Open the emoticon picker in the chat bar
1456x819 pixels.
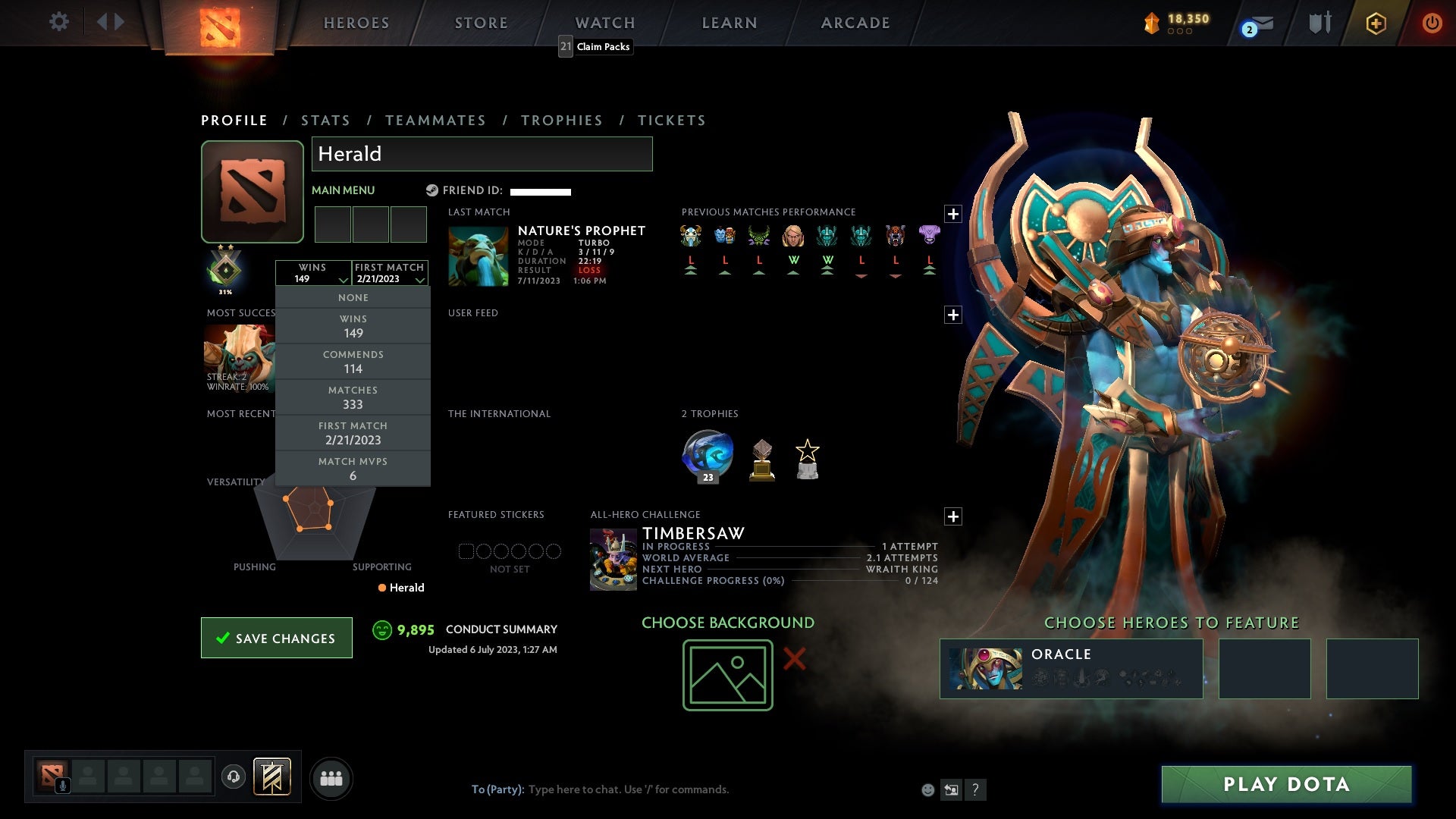click(x=927, y=789)
